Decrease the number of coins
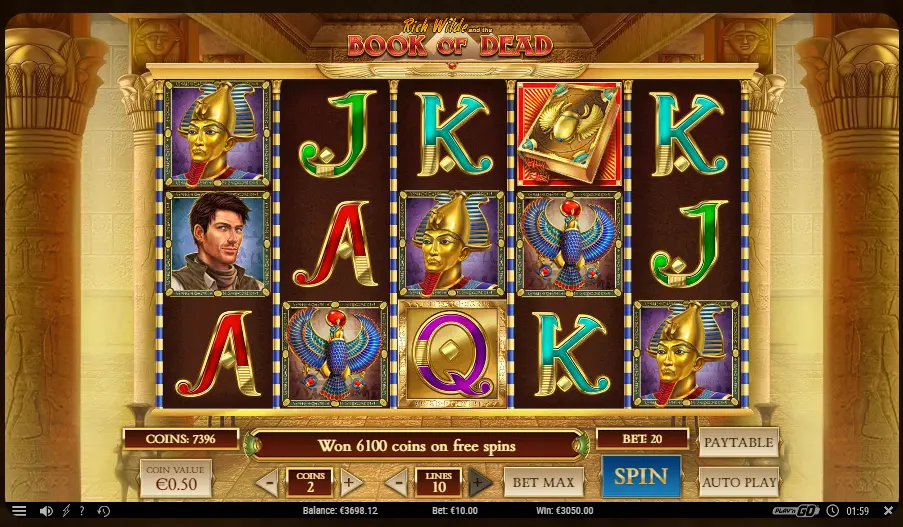This screenshot has width=903, height=527. click(x=267, y=483)
